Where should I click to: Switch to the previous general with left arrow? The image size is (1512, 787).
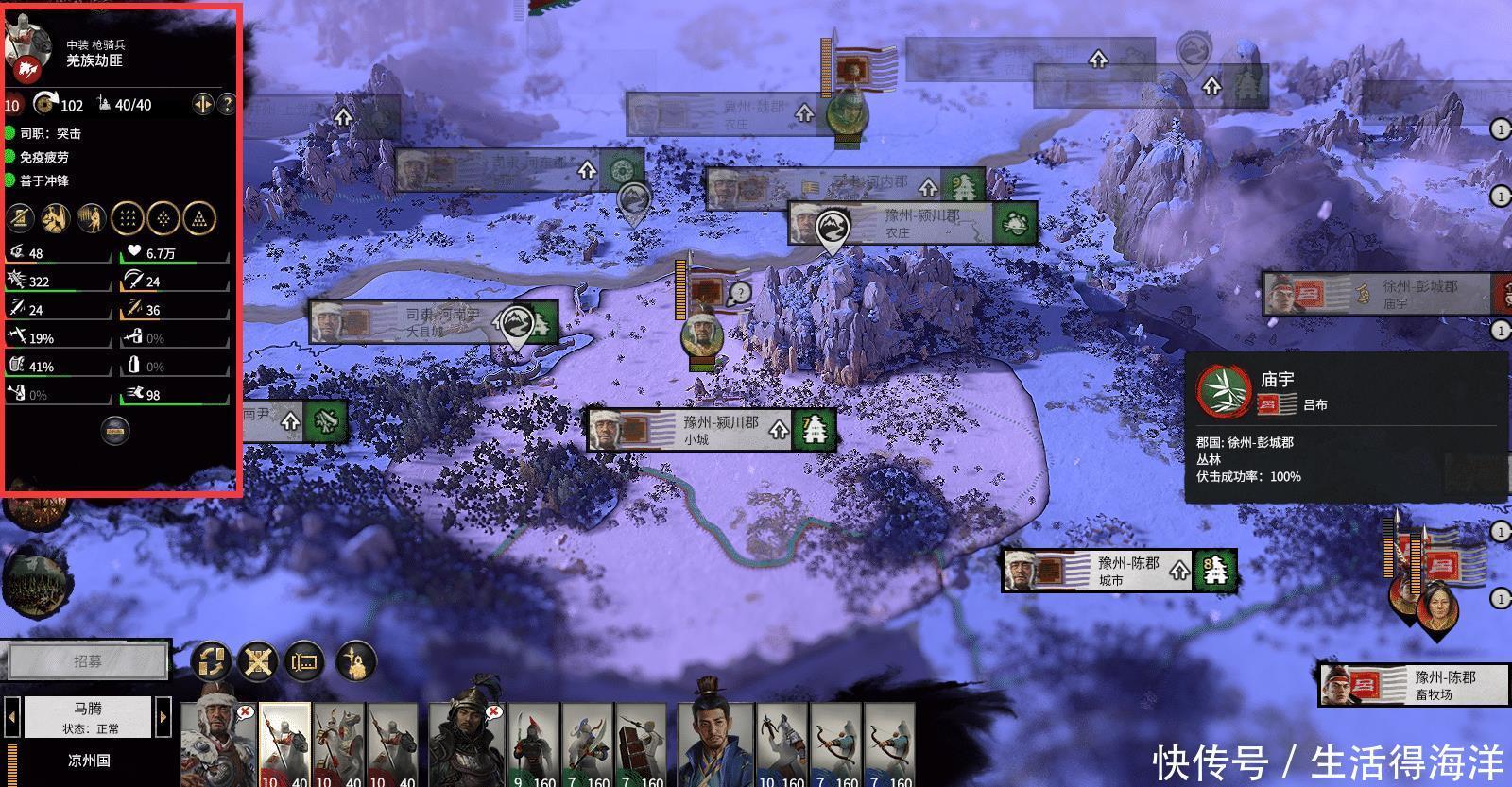point(12,717)
